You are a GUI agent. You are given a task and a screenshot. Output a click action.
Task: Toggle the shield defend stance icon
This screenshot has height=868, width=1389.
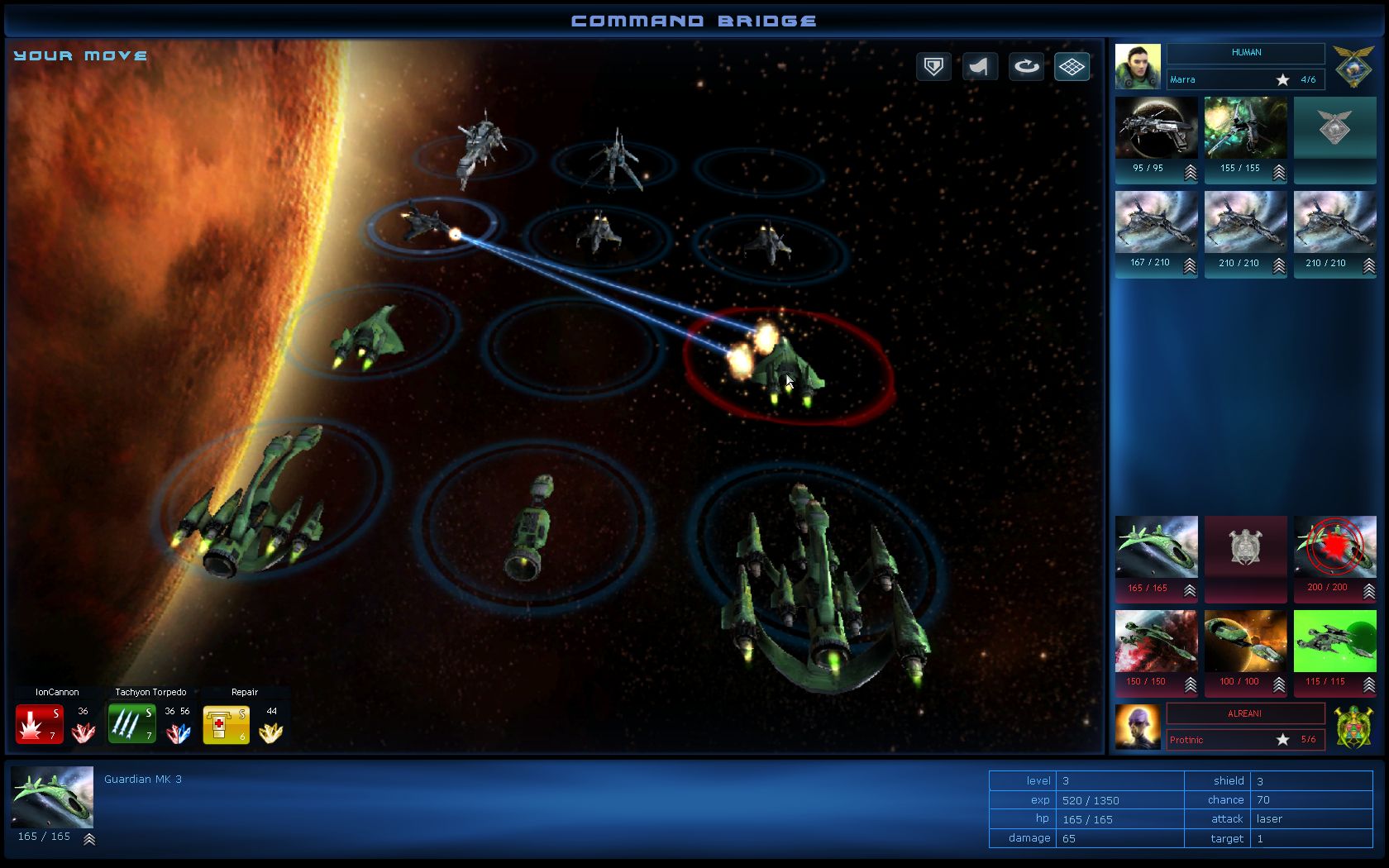point(933,66)
